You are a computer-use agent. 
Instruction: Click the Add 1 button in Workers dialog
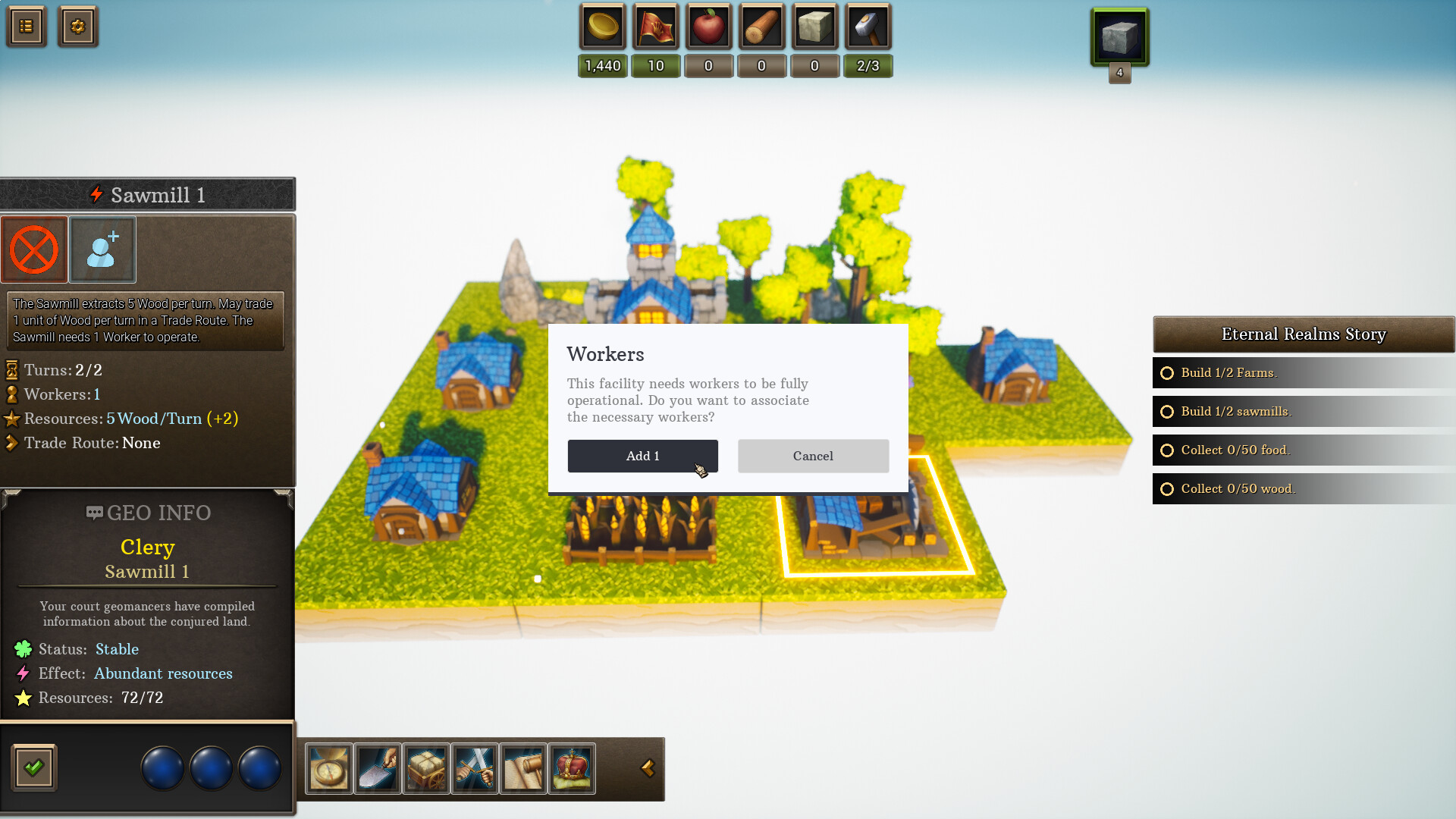(642, 456)
